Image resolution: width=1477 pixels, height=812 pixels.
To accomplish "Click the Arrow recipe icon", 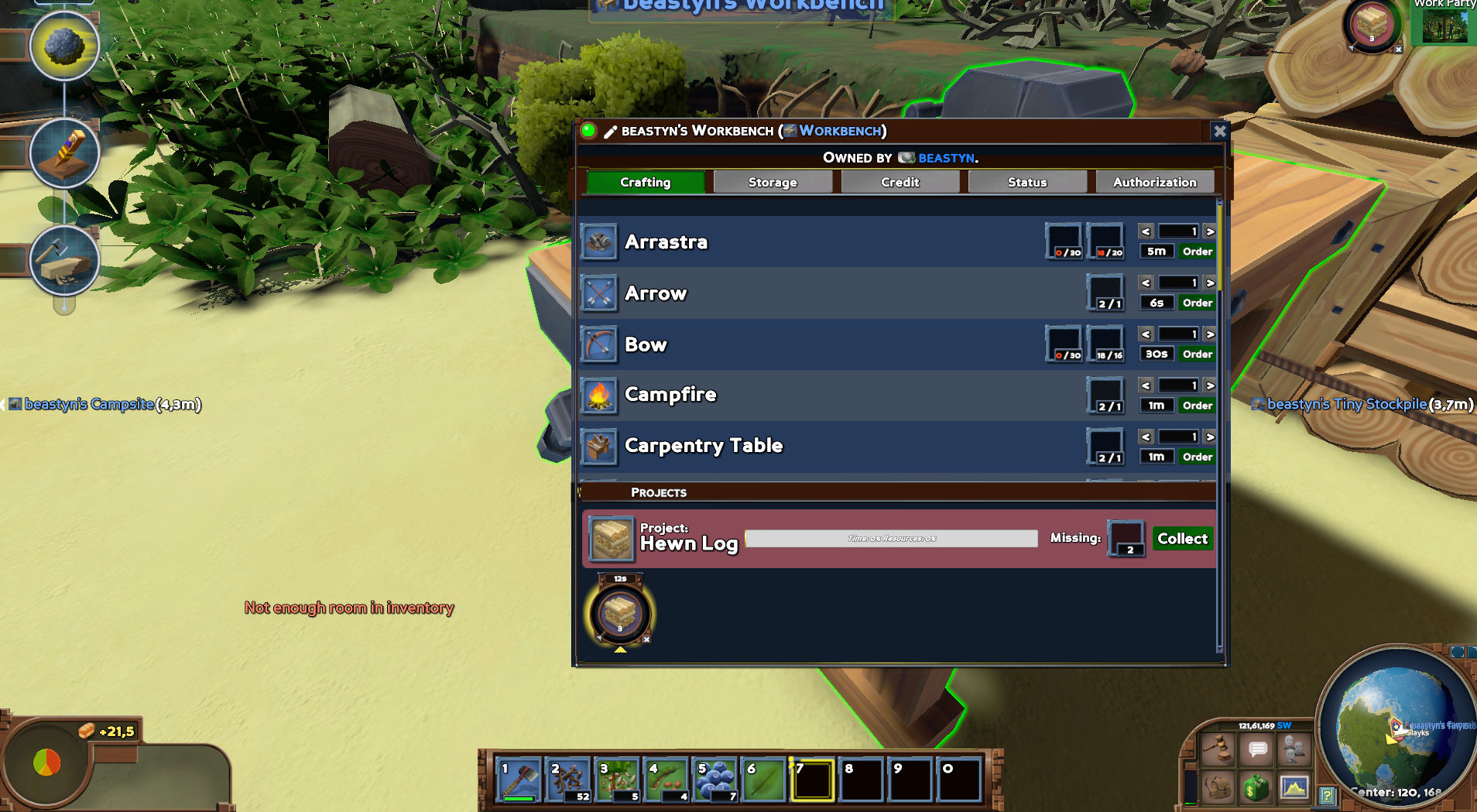I will [x=599, y=293].
